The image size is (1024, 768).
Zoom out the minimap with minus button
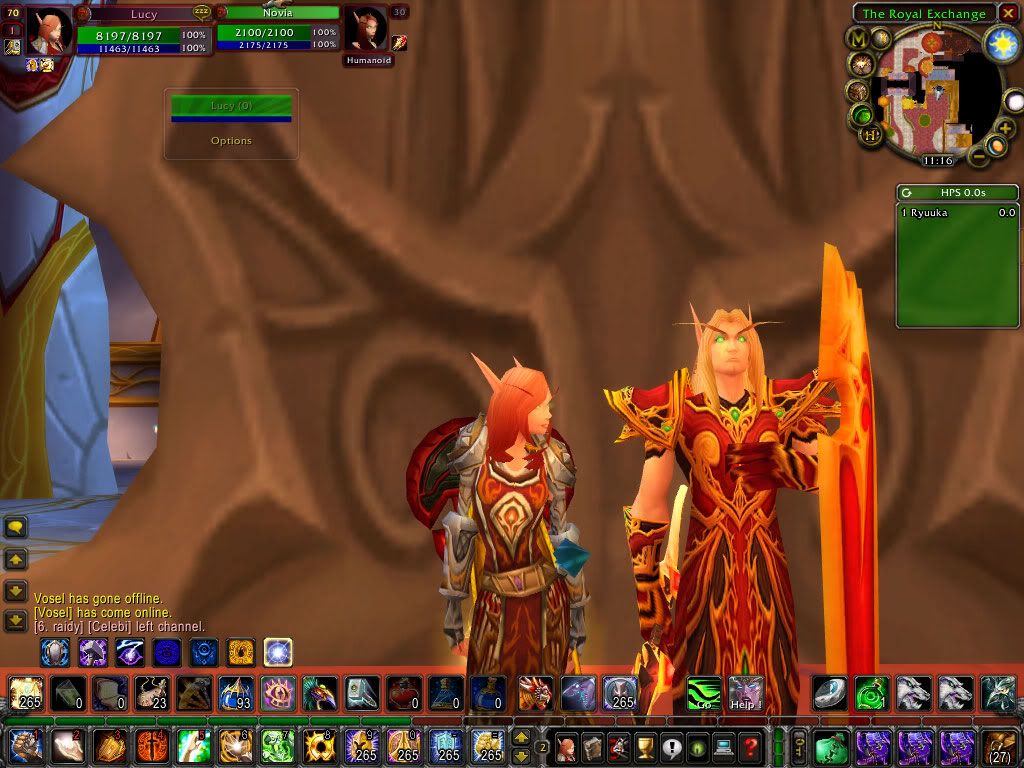(x=975, y=155)
